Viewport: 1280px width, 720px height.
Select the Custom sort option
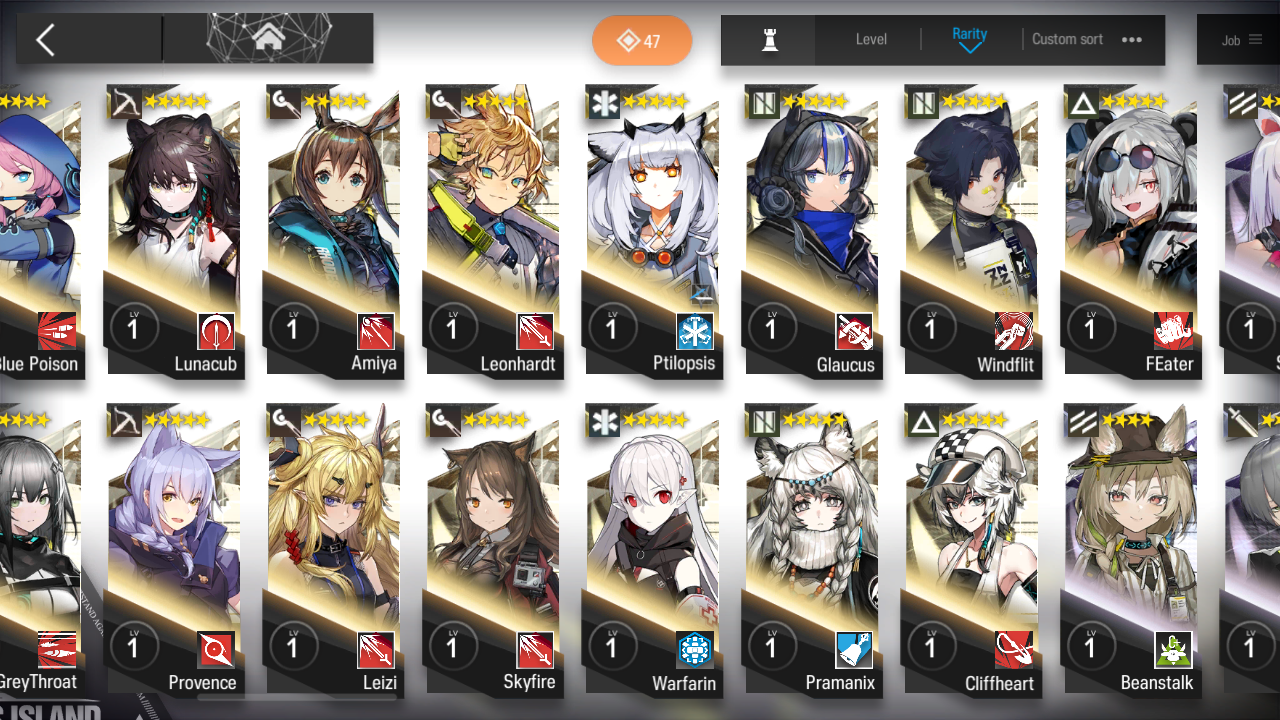point(1067,39)
